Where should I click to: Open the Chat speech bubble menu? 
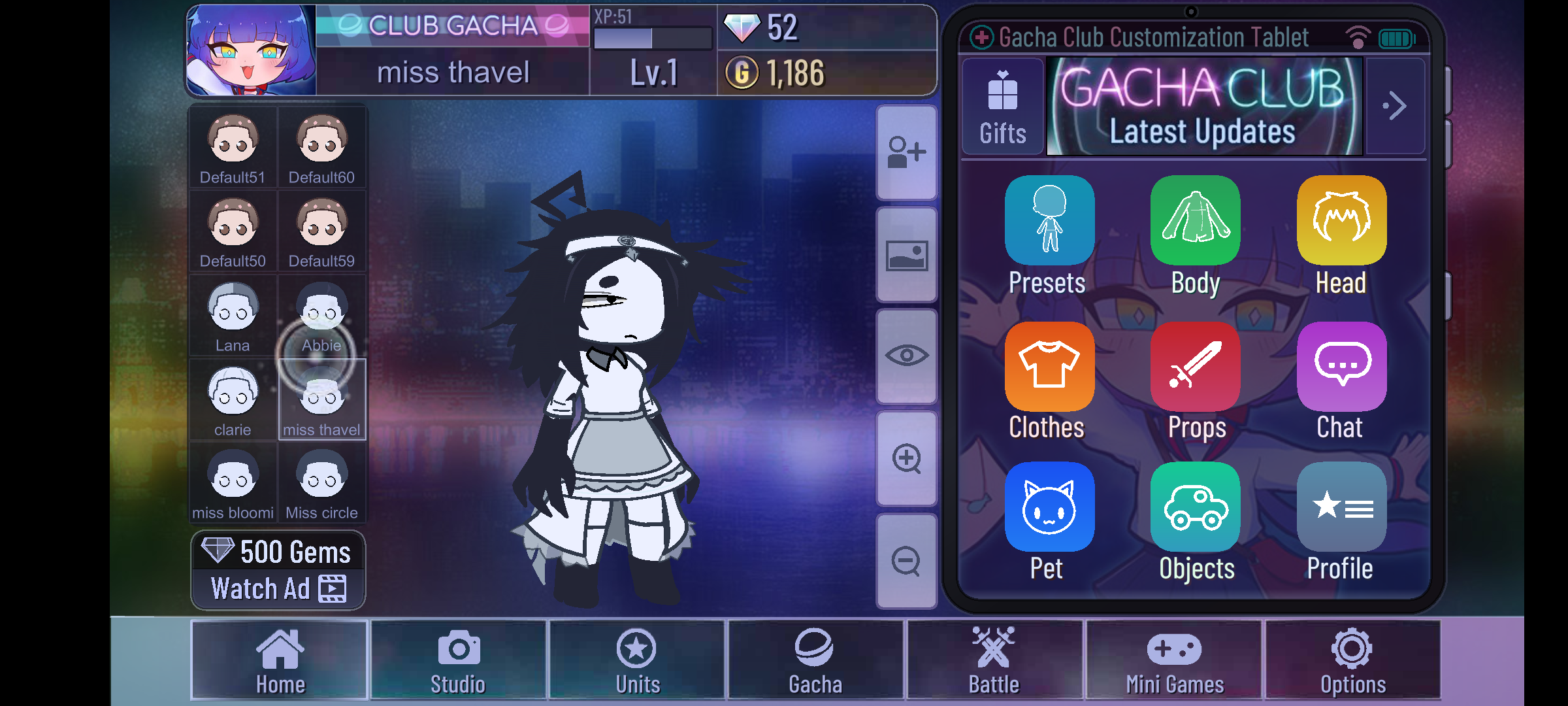tap(1341, 366)
